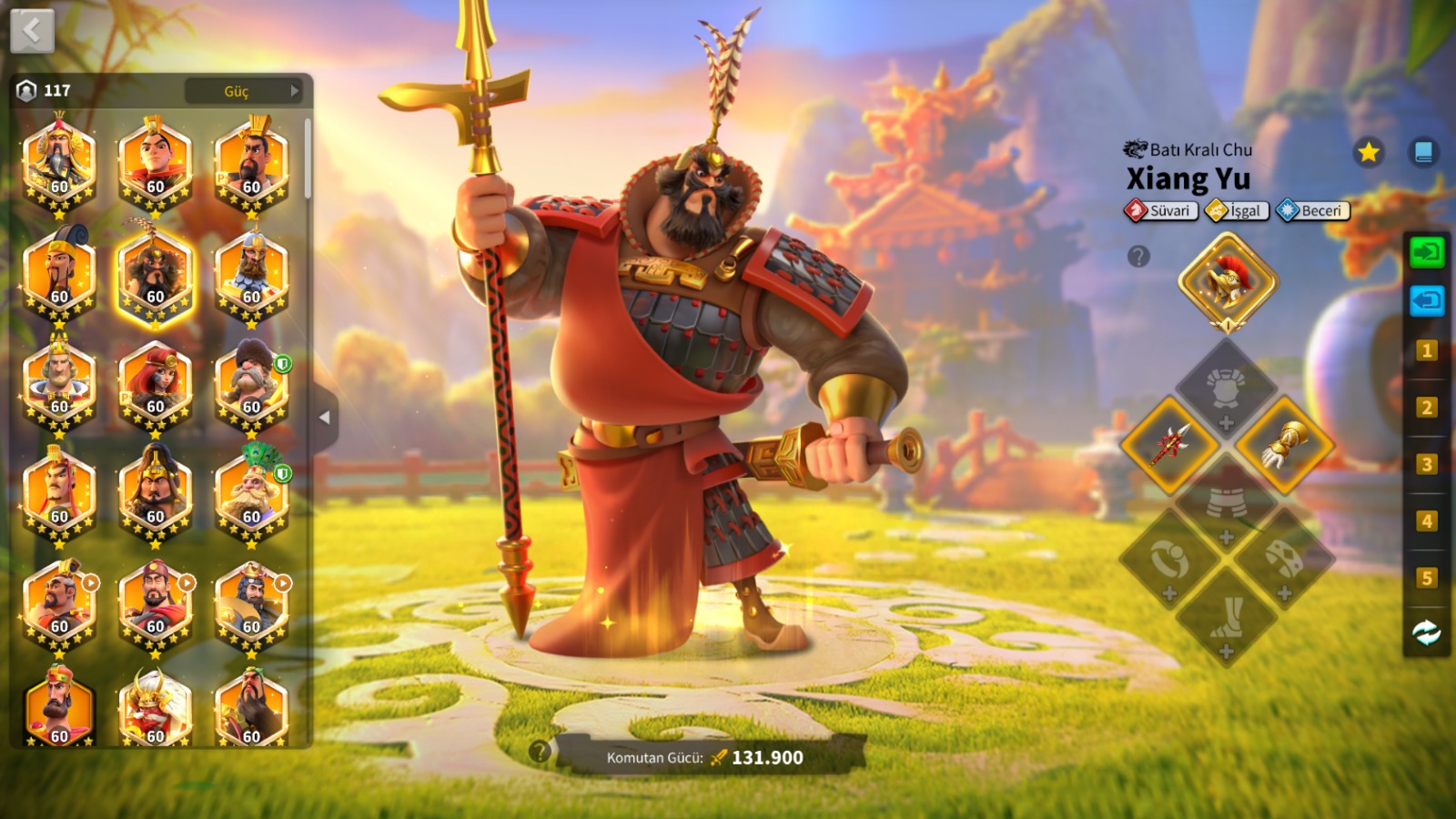Viewport: 1456px width, 819px height.
Task: Select the Süvari talent tag
Action: pyautogui.click(x=1161, y=211)
